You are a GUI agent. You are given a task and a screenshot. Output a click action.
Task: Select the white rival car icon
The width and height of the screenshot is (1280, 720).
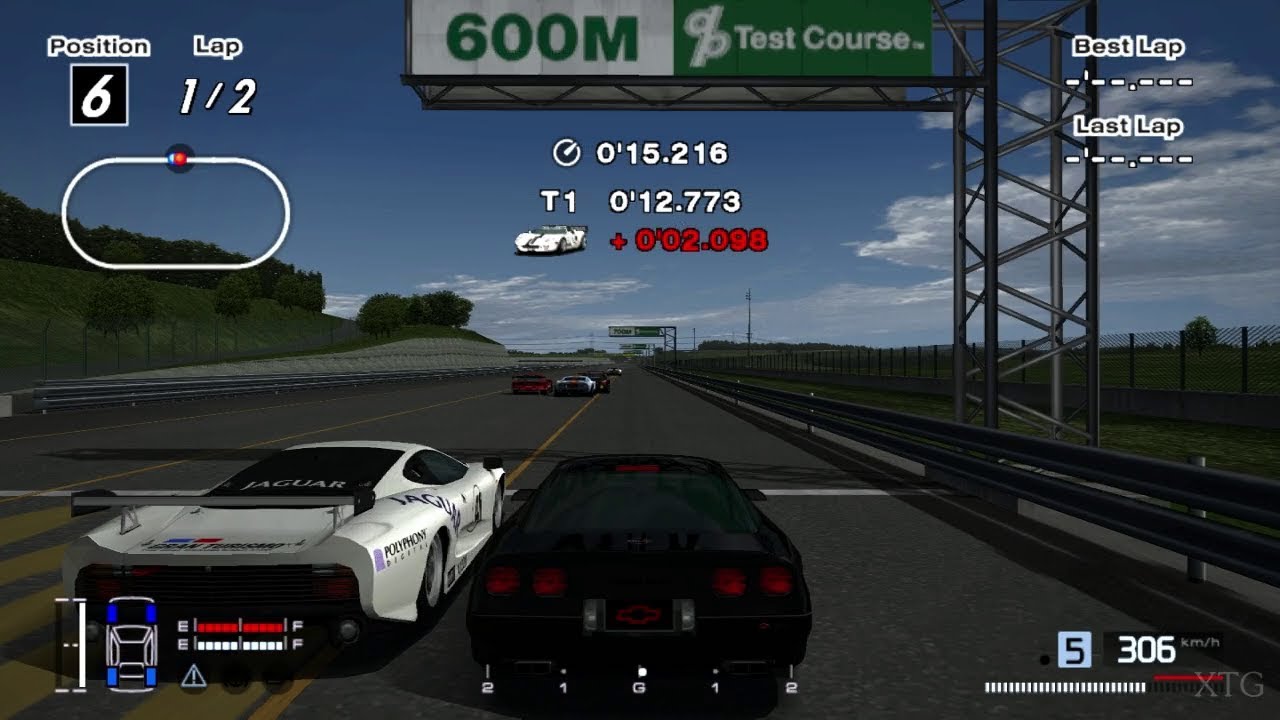tap(550, 239)
